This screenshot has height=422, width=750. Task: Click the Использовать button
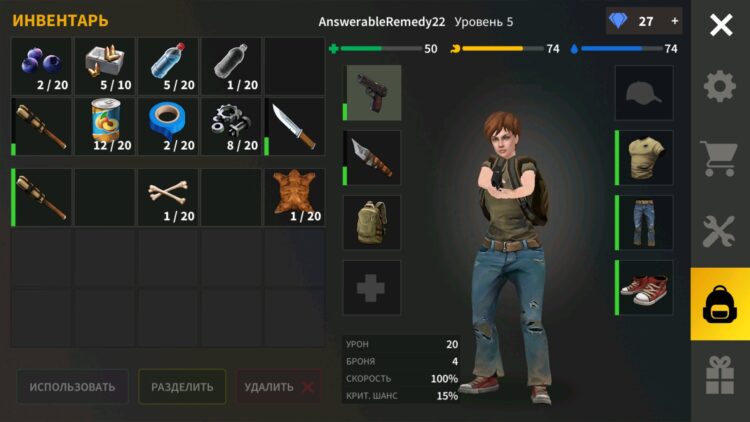pyautogui.click(x=72, y=387)
